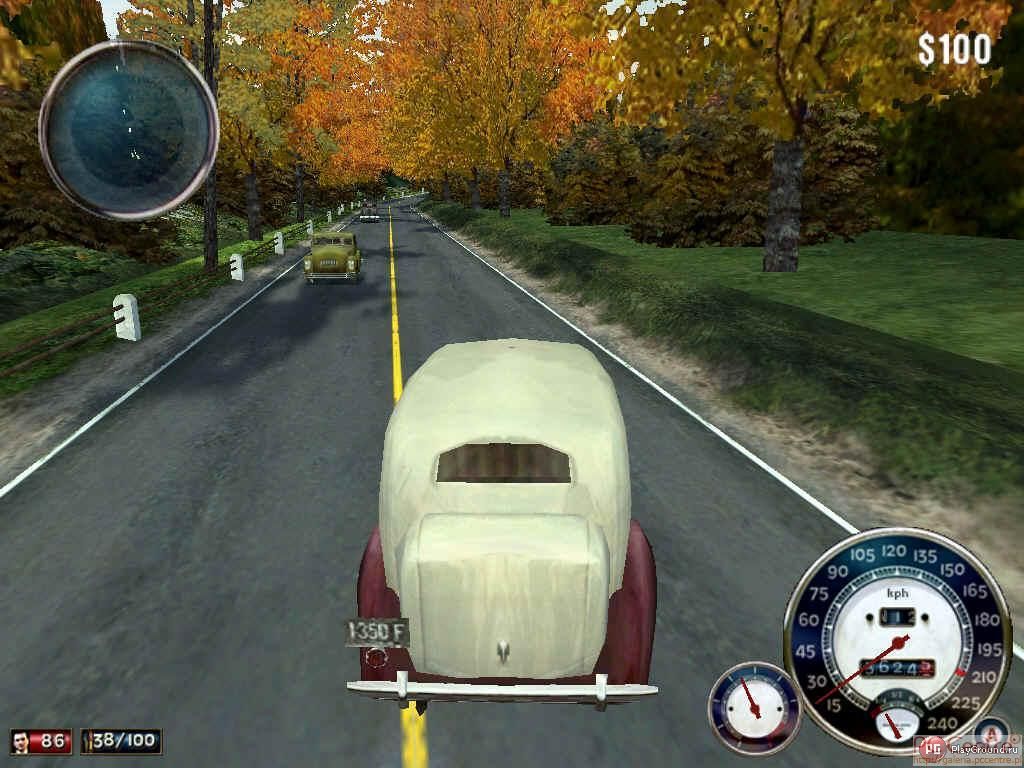Click the automatic gearbox "A" indicator

pos(990,733)
